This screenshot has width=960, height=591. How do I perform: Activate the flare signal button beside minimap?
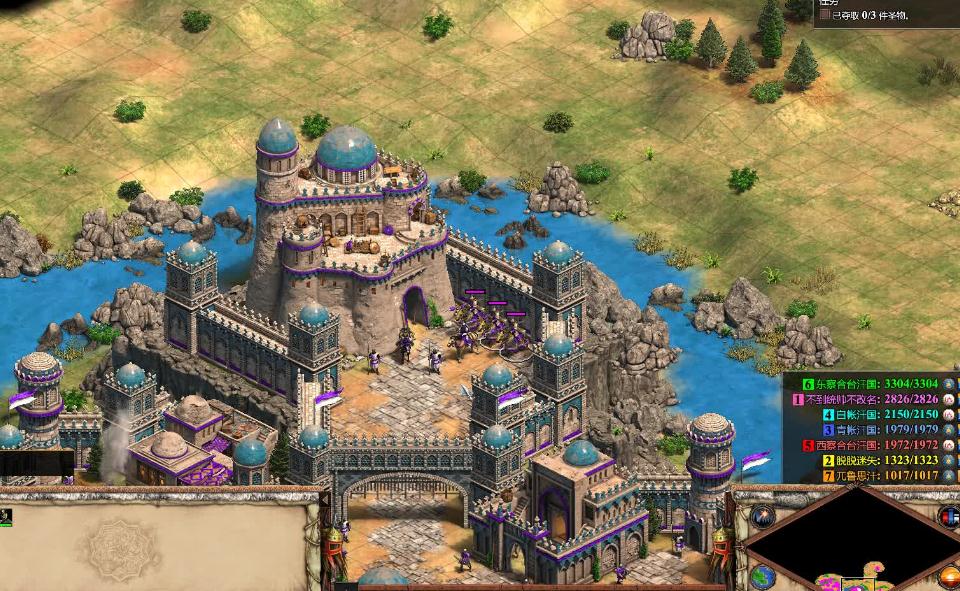(x=763, y=517)
